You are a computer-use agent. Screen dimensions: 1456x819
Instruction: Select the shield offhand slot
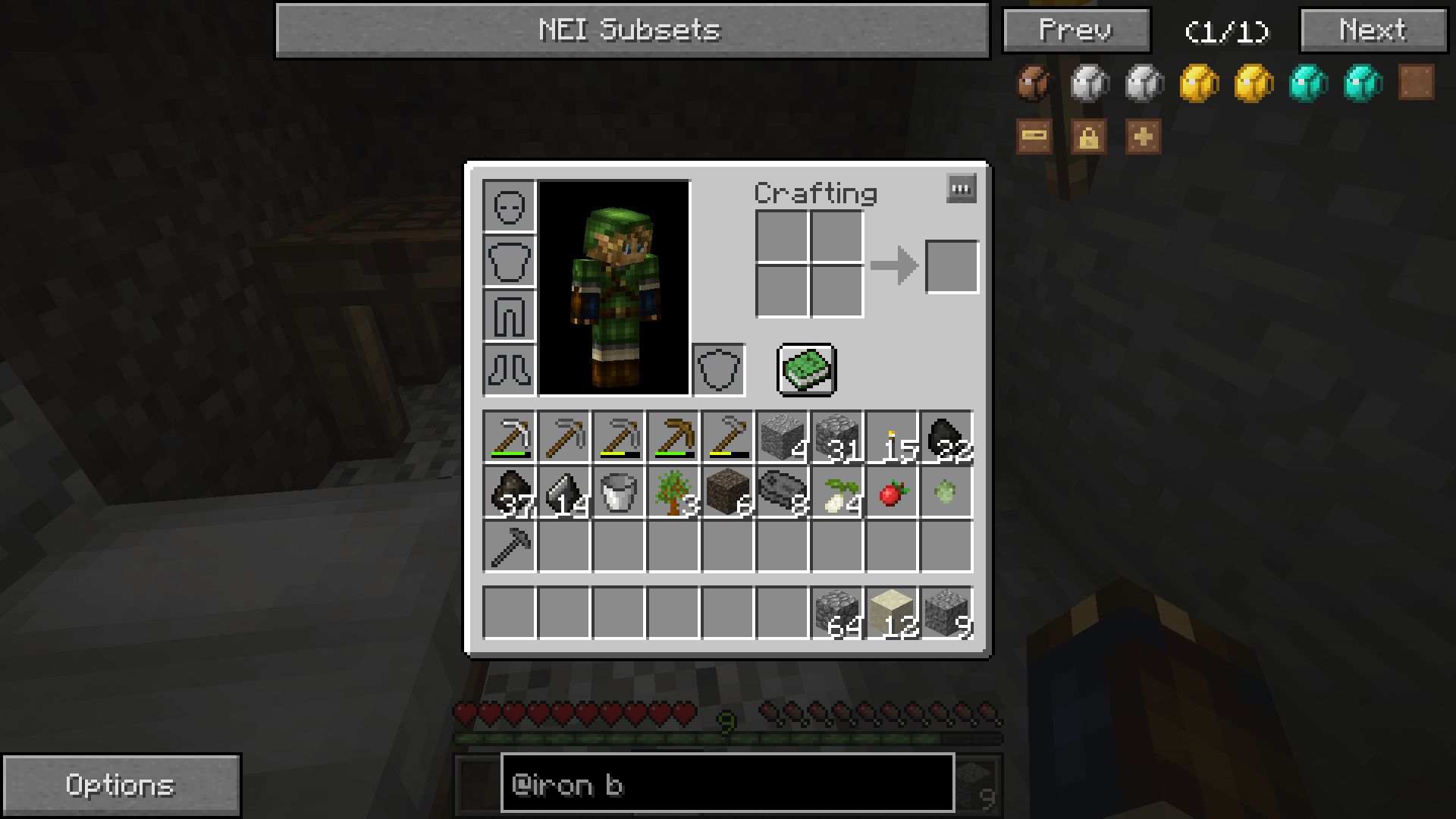[718, 370]
